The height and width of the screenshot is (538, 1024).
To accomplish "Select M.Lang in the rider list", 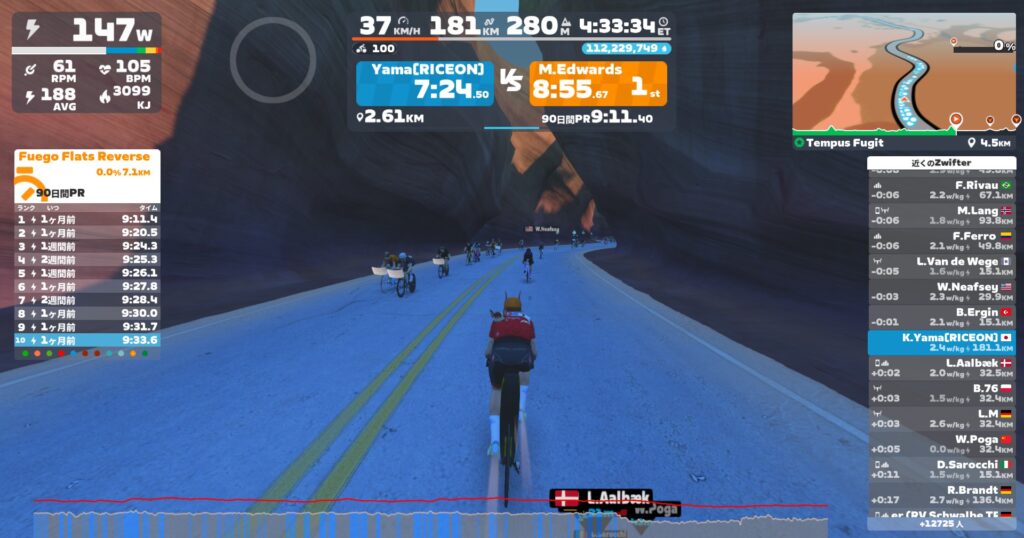I will pyautogui.click(x=941, y=215).
